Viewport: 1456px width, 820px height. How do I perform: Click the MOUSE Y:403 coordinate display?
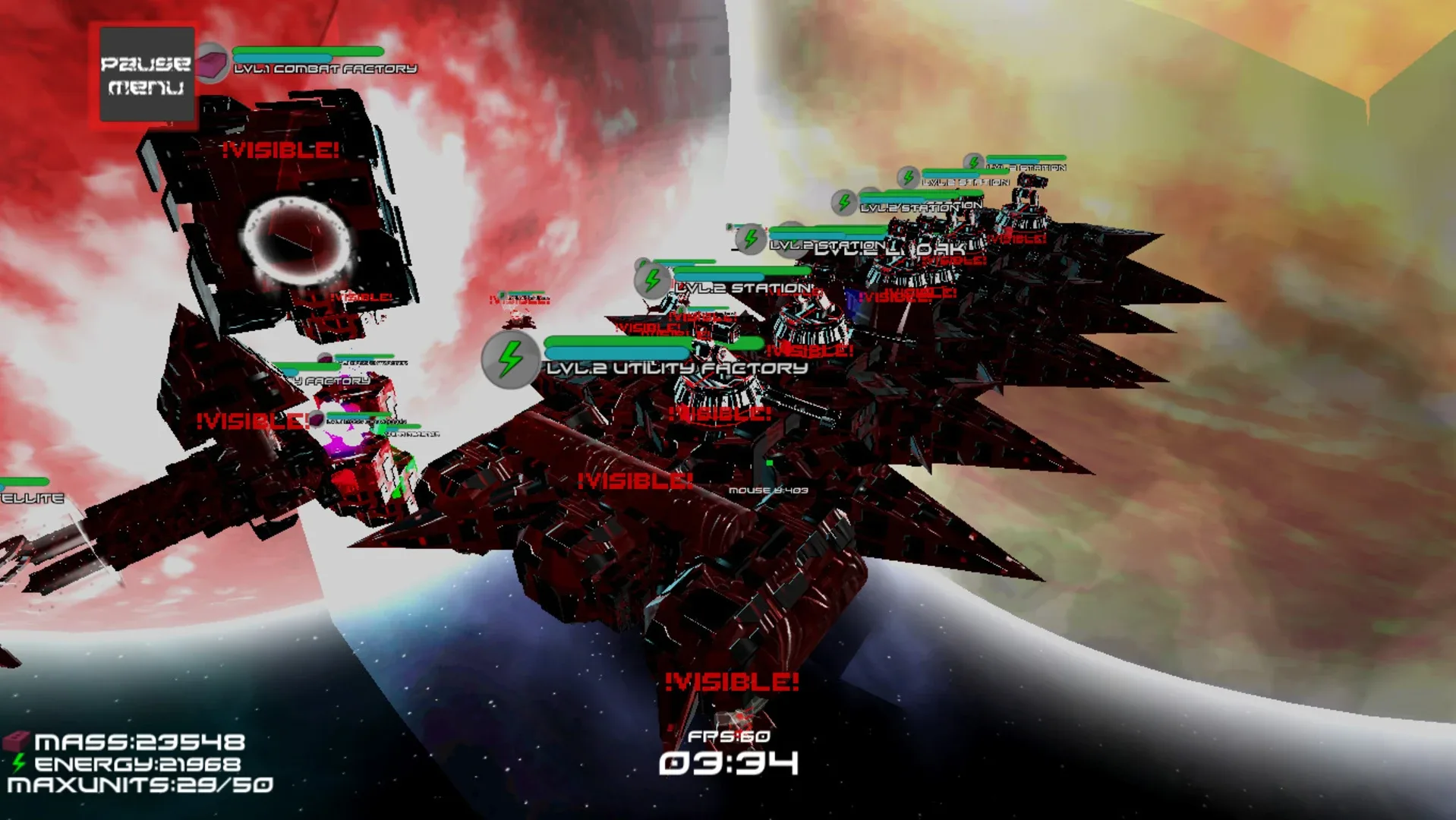(x=768, y=491)
